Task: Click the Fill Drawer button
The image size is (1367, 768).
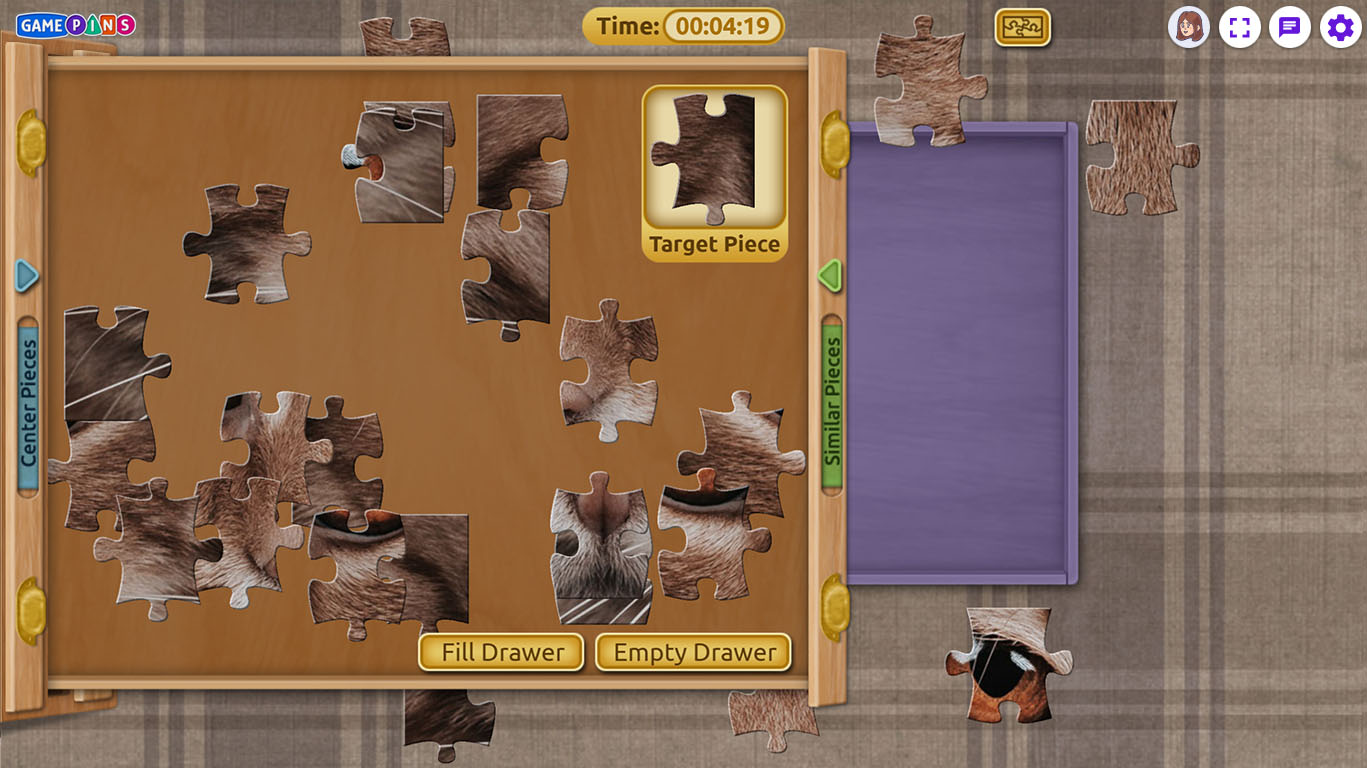Action: [501, 652]
